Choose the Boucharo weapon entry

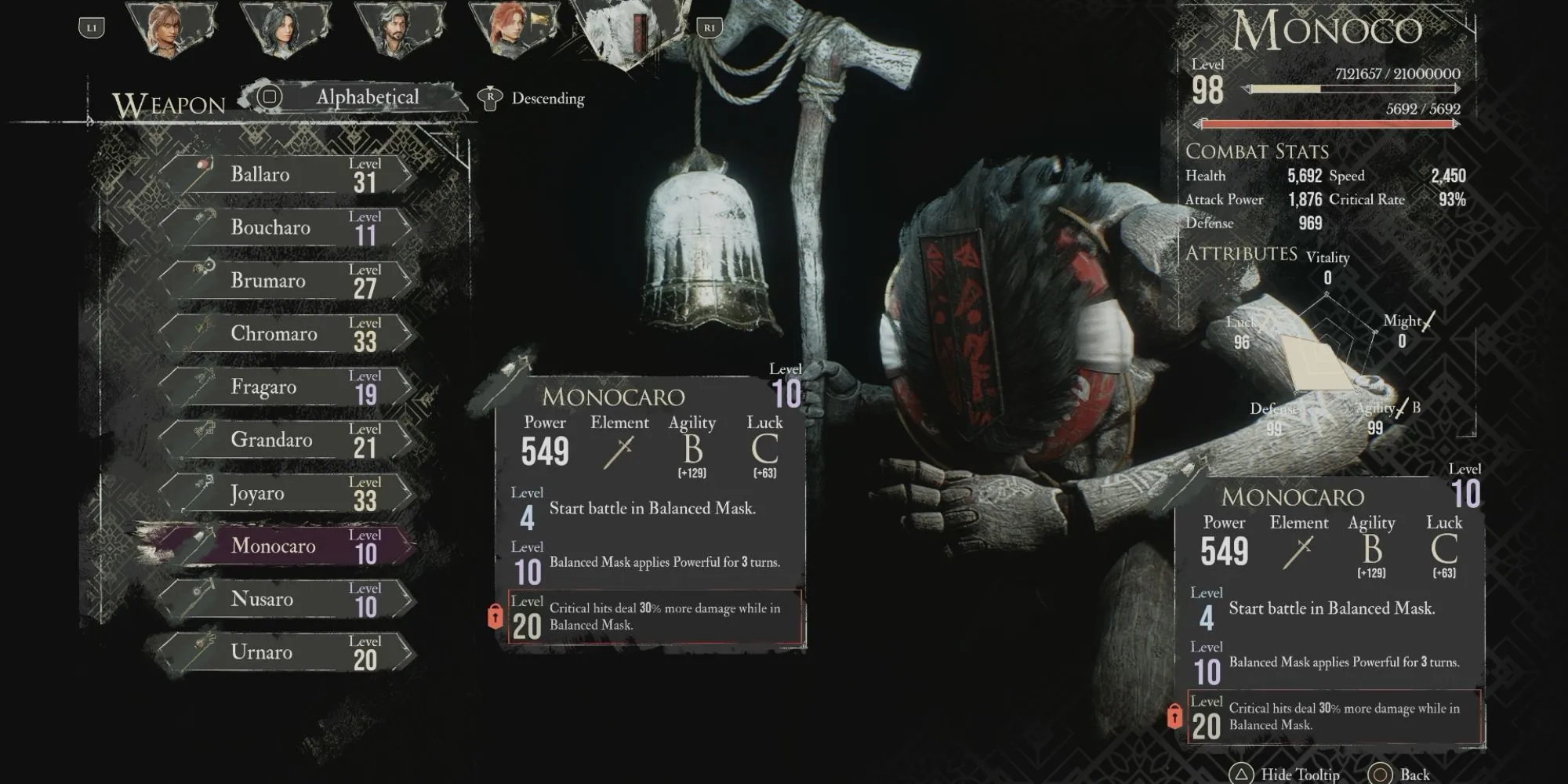(286, 227)
